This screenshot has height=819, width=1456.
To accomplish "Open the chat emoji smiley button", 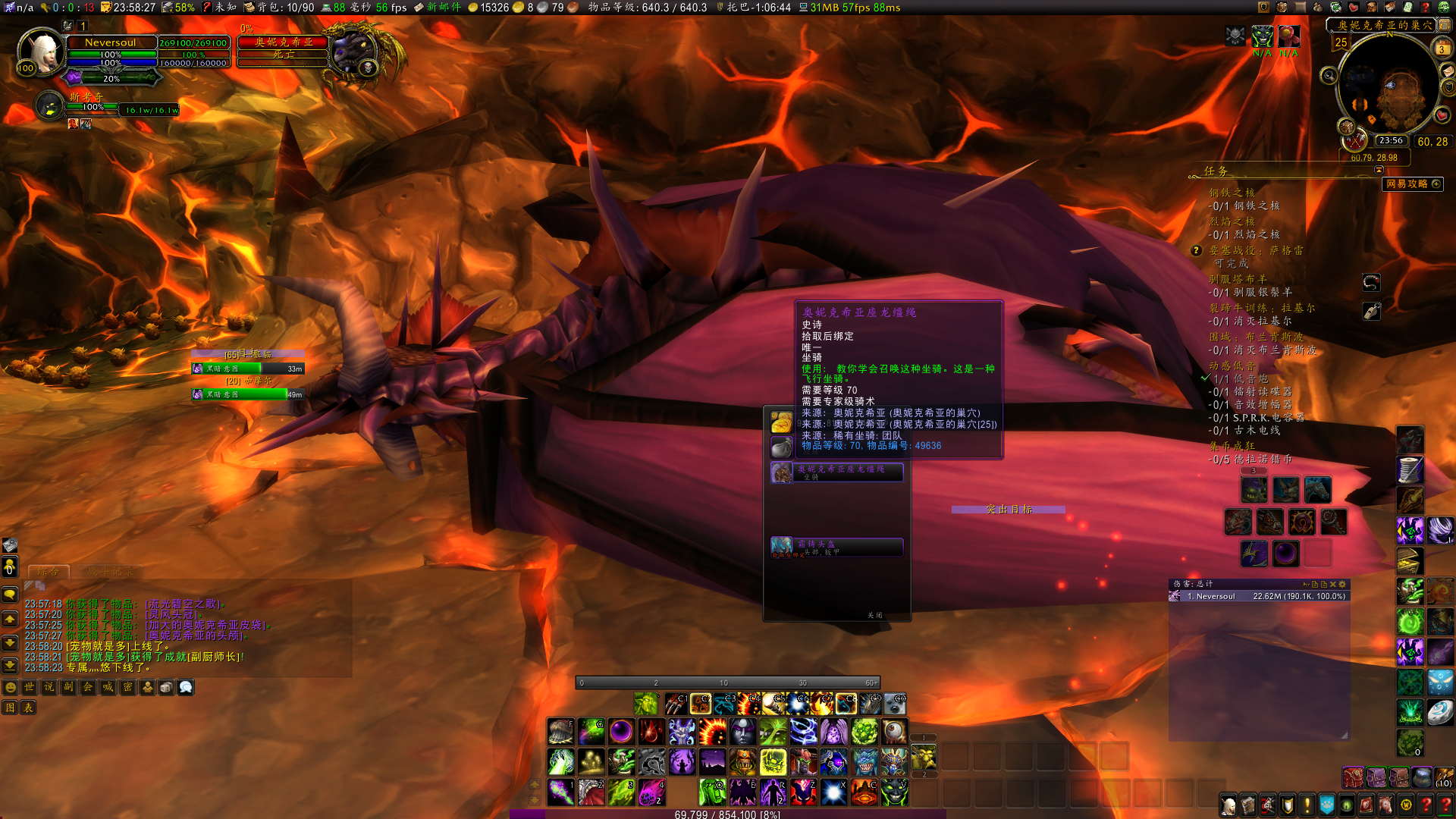I will (x=11, y=687).
